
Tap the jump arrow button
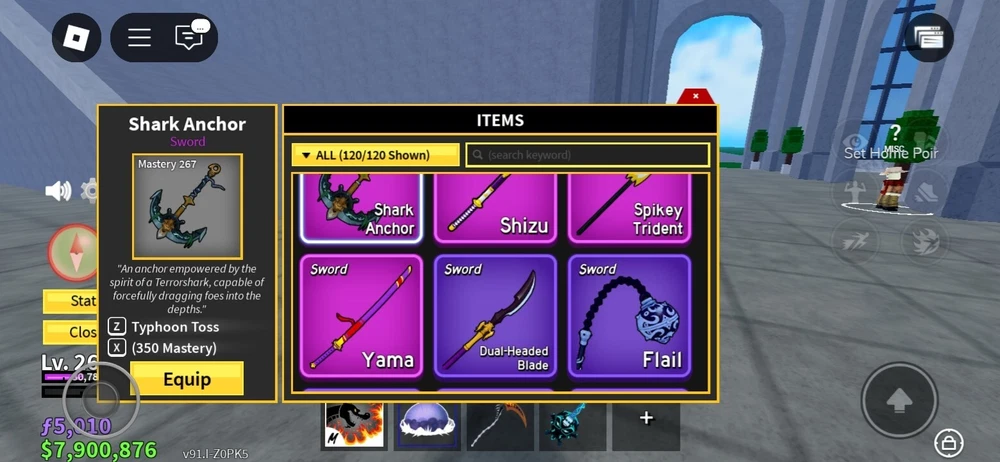899,400
